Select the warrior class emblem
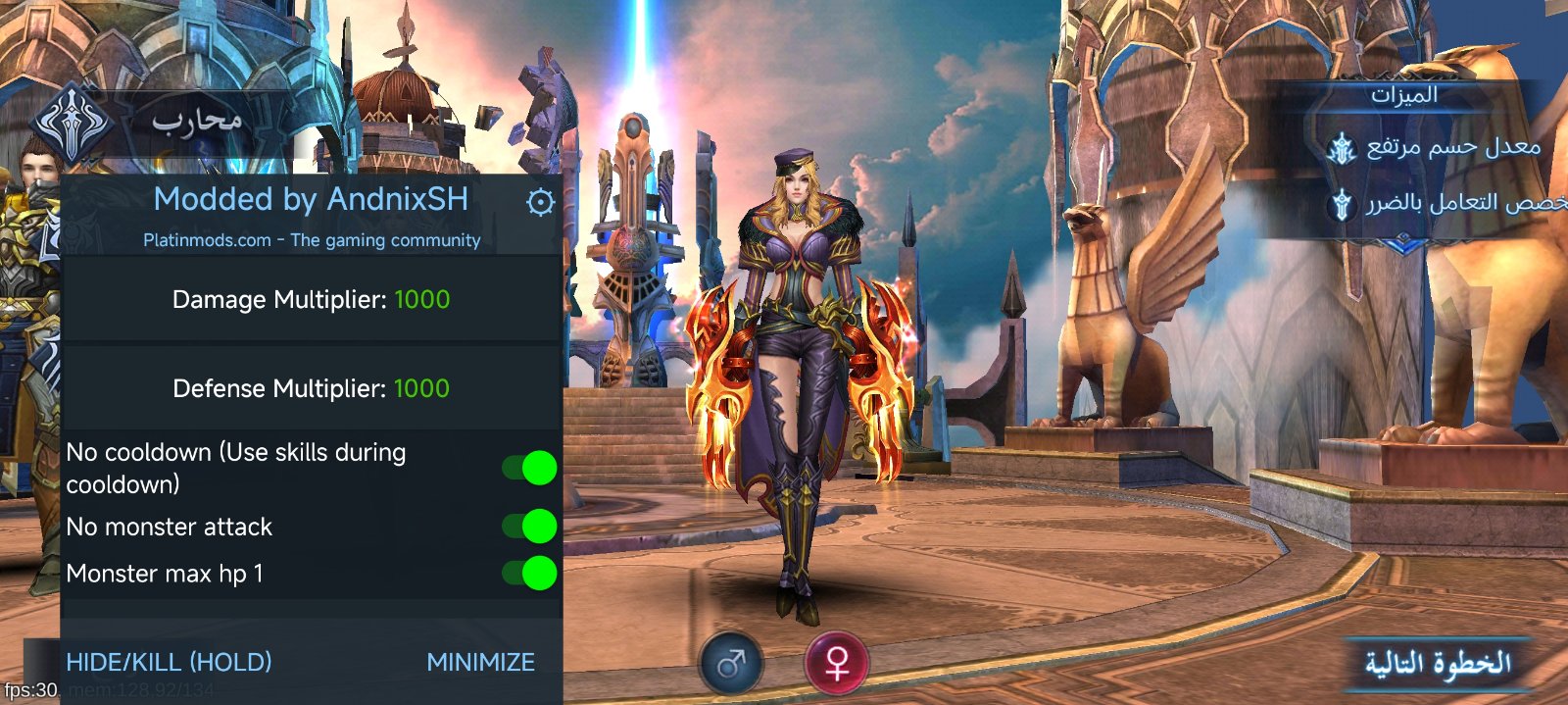This screenshot has width=1568, height=705. [72, 124]
